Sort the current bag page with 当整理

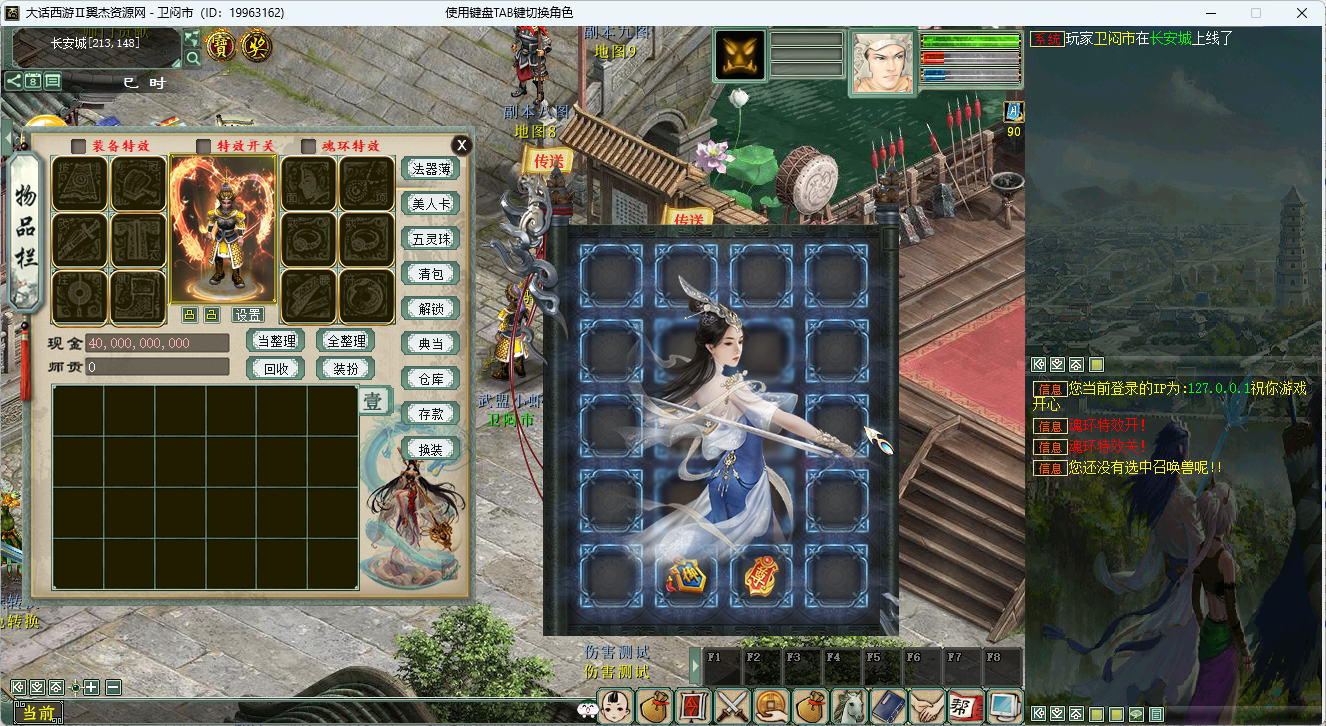[275, 341]
